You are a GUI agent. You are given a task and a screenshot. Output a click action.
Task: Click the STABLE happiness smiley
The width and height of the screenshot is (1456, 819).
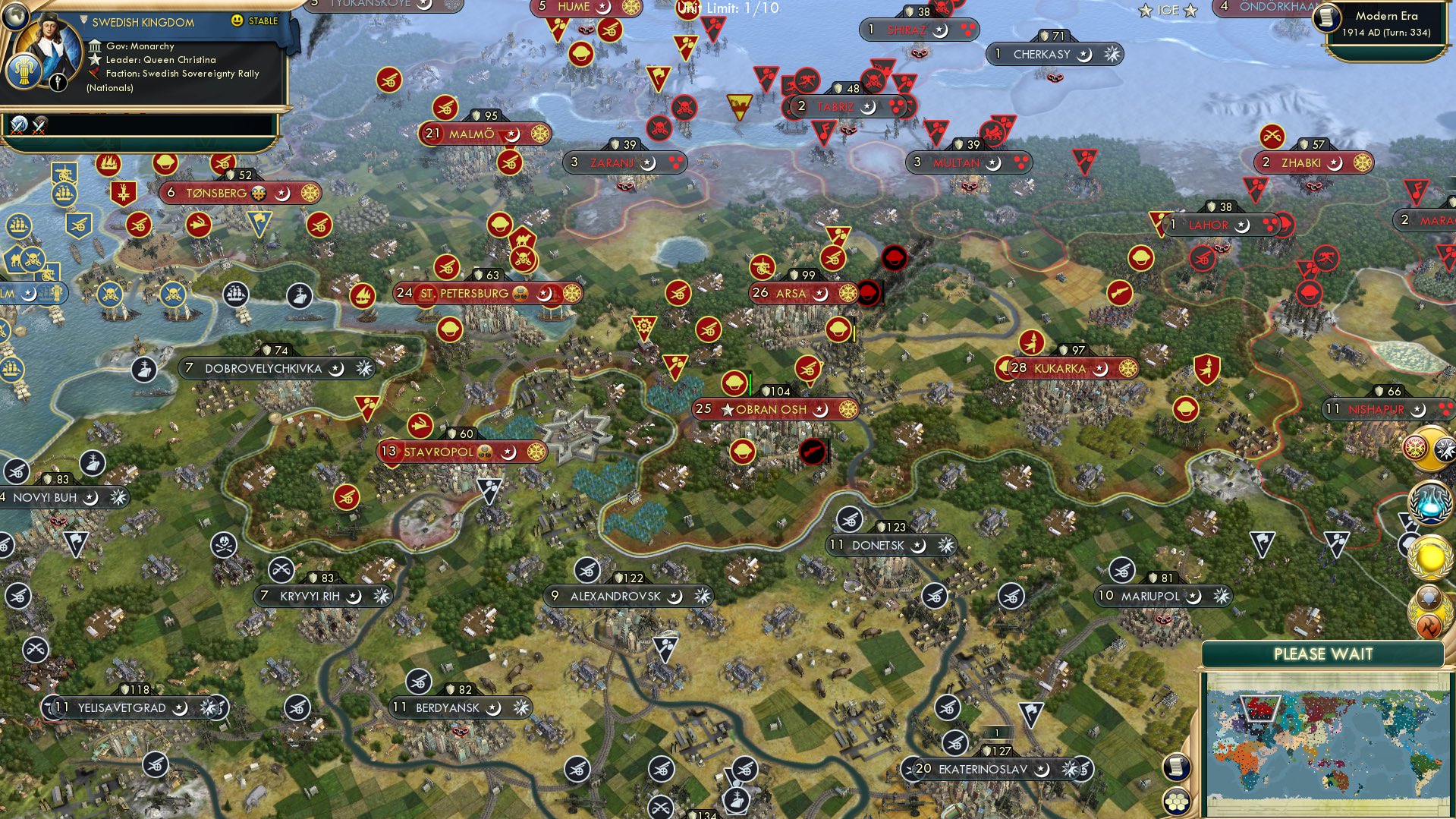point(237,20)
